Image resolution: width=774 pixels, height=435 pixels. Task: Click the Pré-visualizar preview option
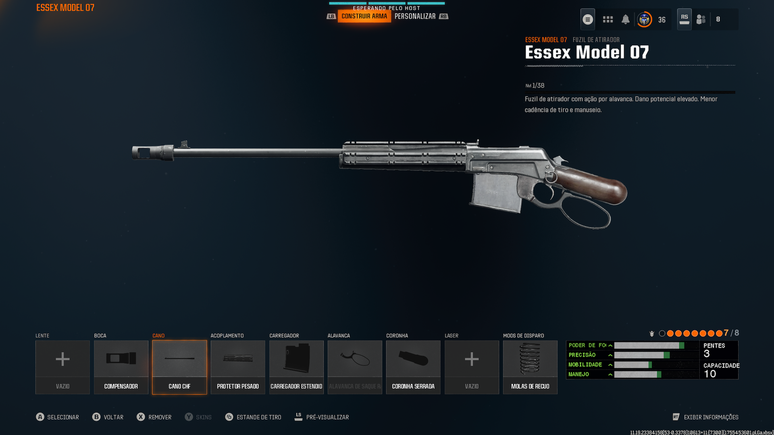[x=321, y=417]
